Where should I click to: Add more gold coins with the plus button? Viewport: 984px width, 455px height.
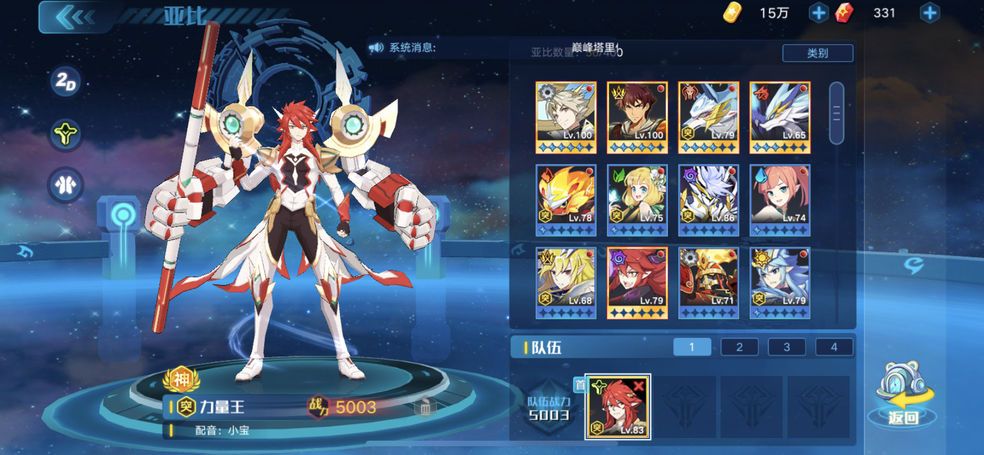click(818, 13)
